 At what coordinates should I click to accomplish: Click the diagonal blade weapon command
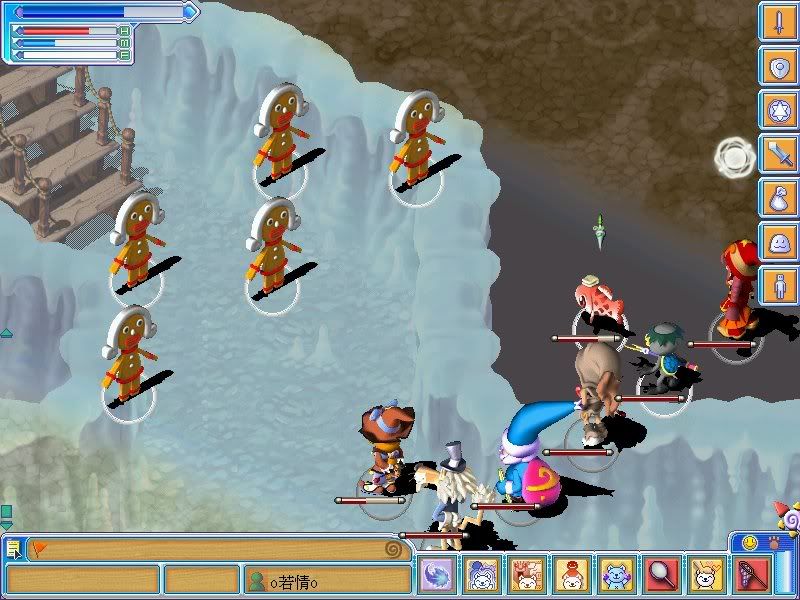[x=777, y=154]
